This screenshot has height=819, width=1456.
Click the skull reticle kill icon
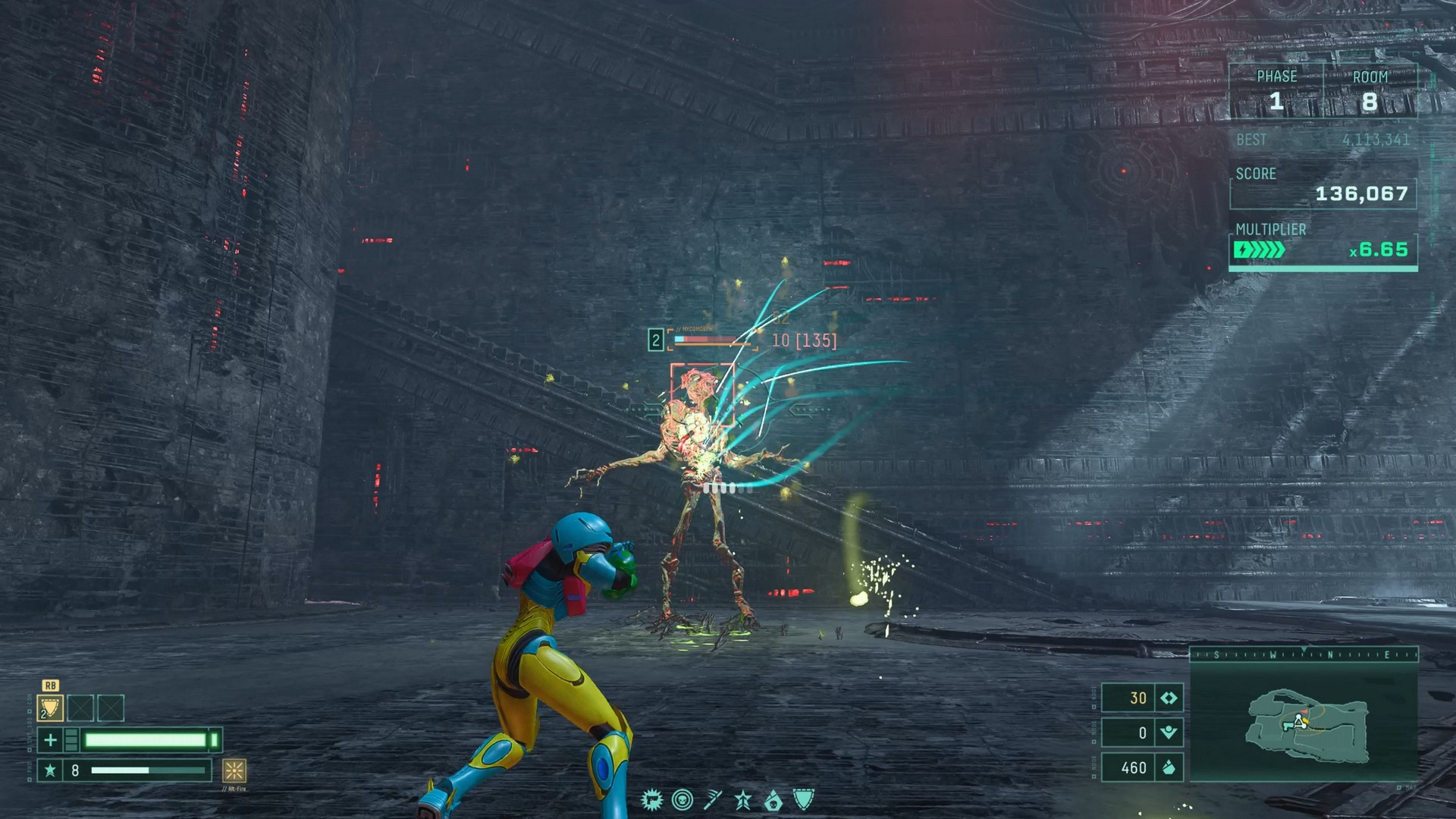(x=682, y=799)
